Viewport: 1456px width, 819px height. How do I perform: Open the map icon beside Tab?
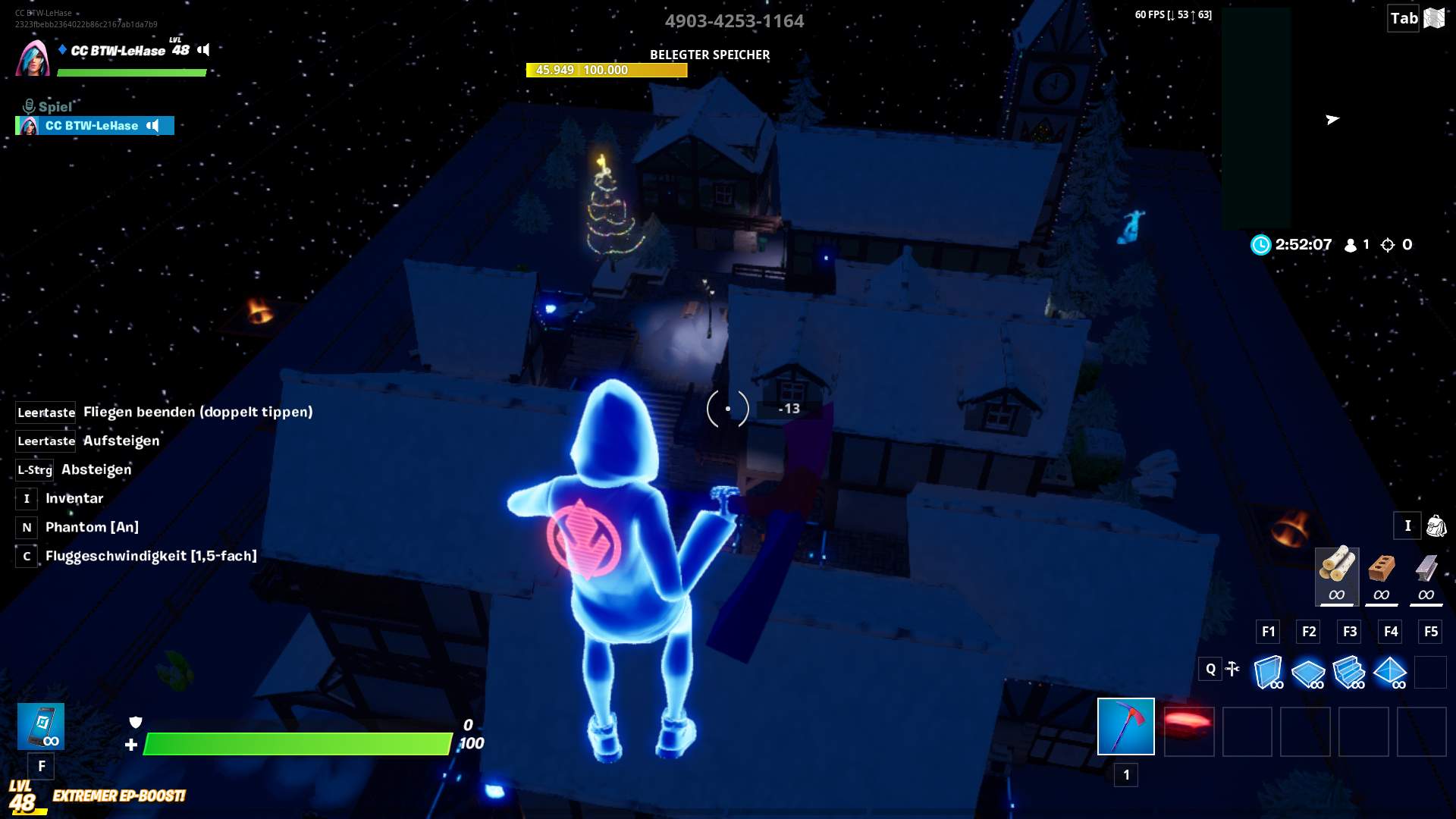pos(1434,18)
